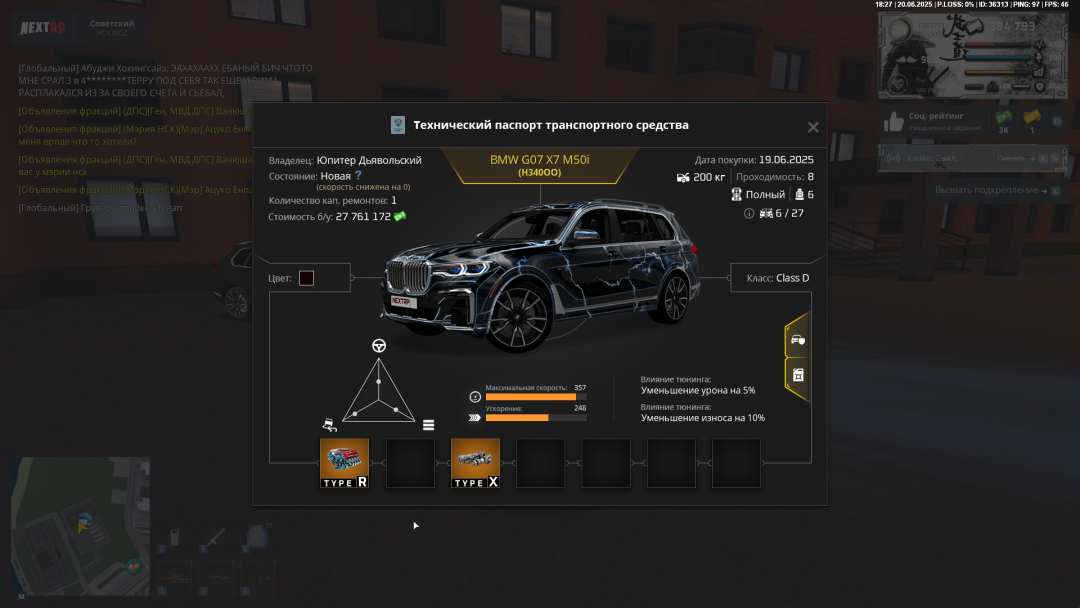This screenshot has height=608, width=1080.
Task: Open the minimap
Action: point(80,525)
